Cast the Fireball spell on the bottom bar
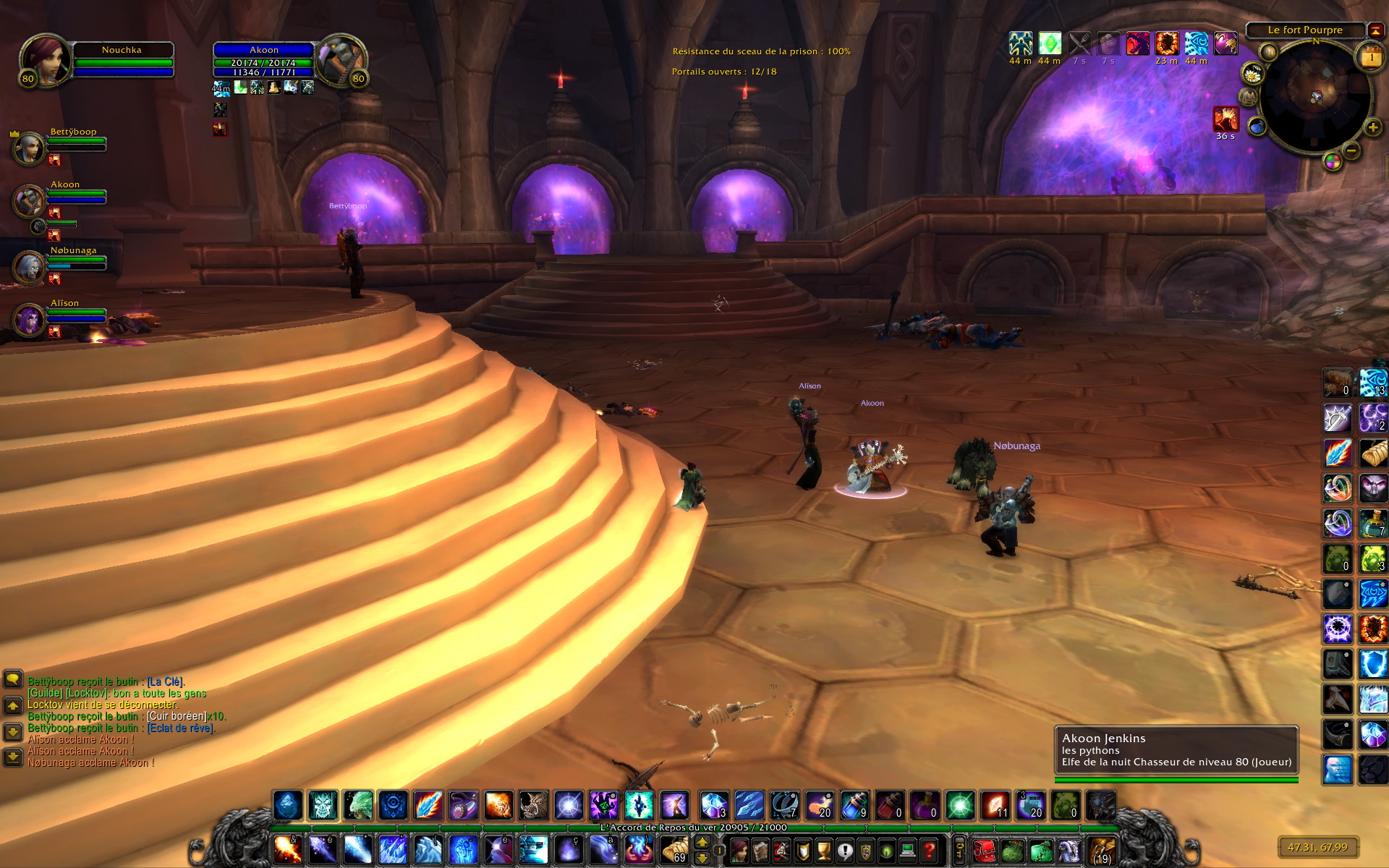This screenshot has width=1389, height=868. (x=287, y=850)
